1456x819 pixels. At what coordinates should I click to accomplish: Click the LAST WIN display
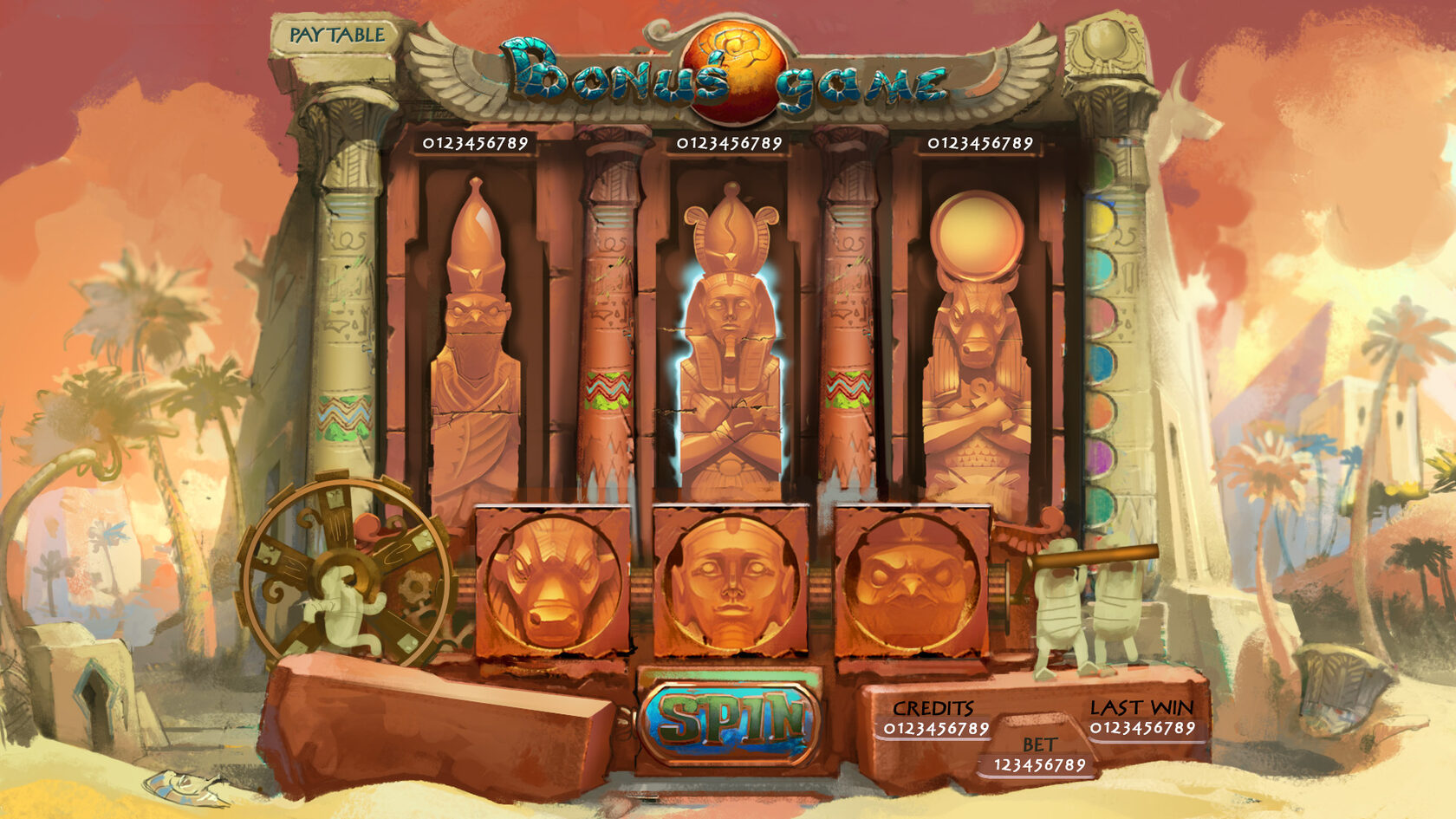click(x=1144, y=719)
